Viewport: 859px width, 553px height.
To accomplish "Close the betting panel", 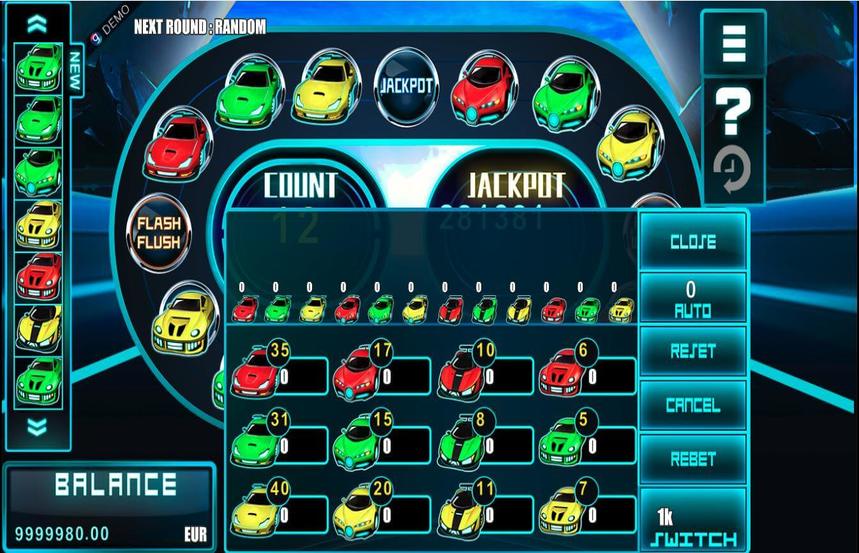I will 692,241.
